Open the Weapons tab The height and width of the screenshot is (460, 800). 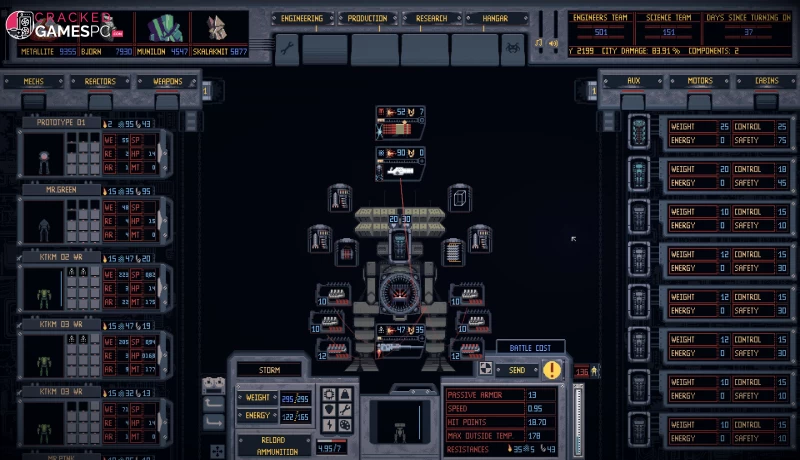point(167,82)
